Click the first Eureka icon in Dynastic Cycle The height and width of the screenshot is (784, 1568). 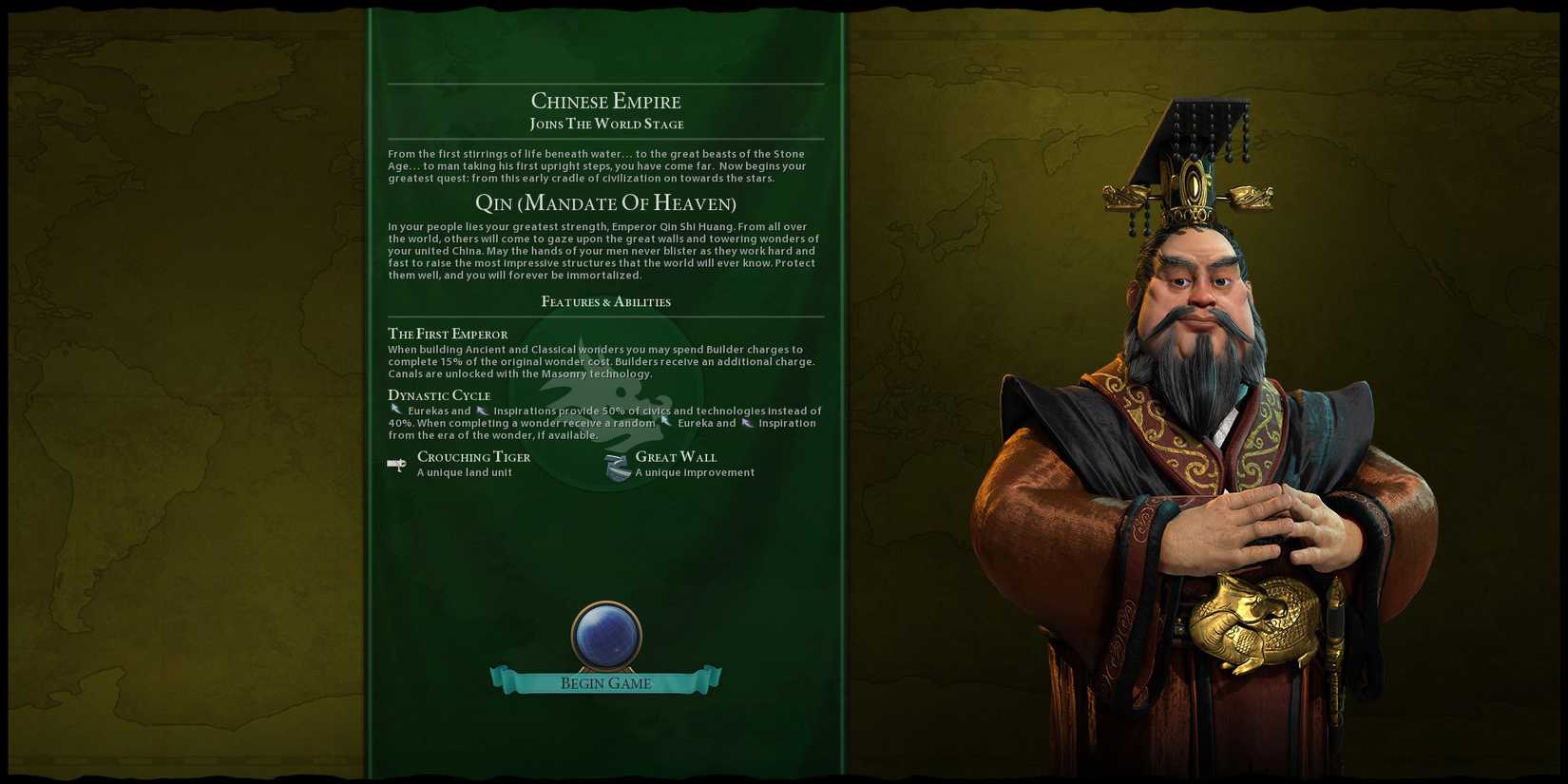click(395, 409)
